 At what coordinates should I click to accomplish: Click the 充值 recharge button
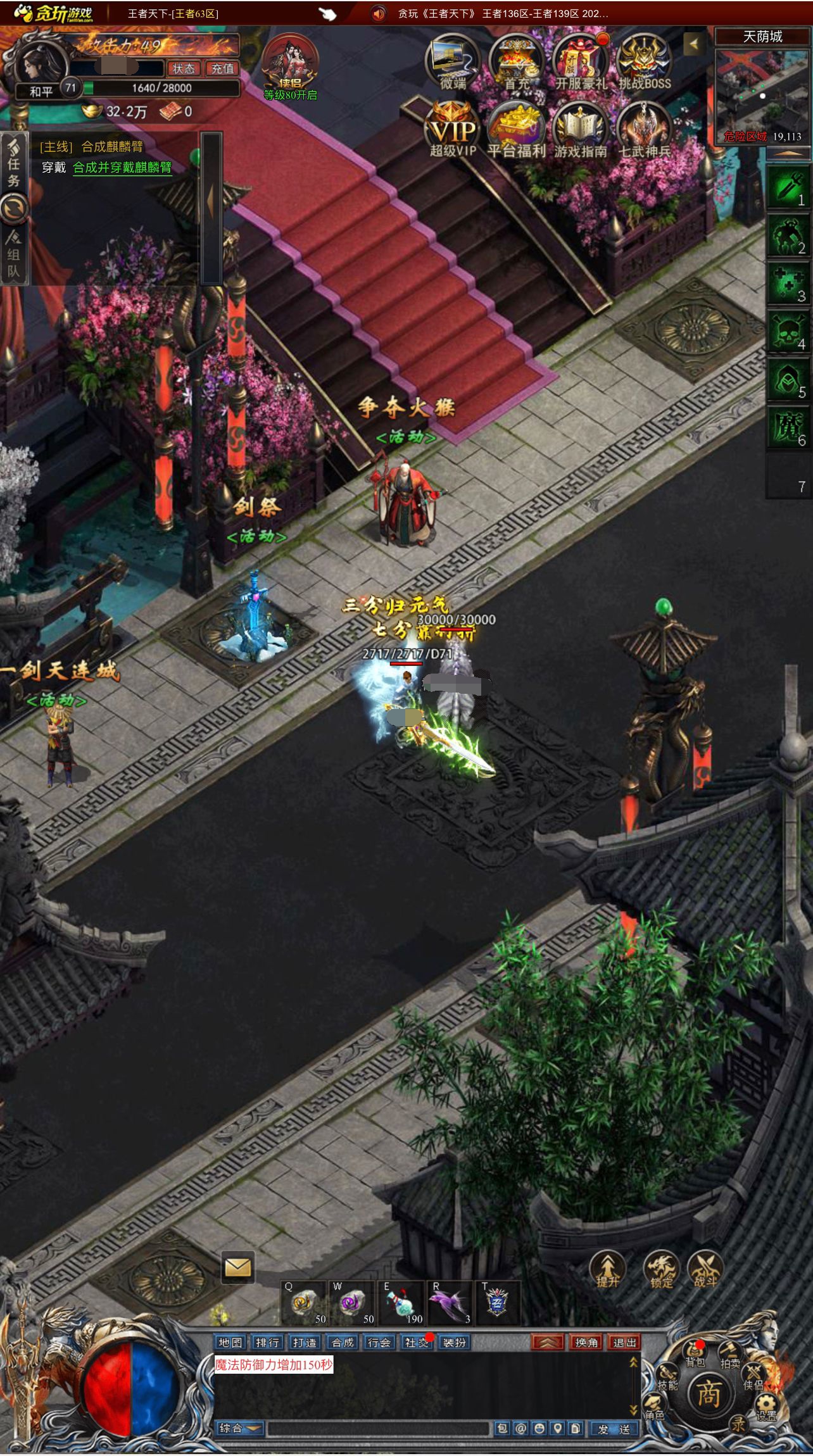222,68
